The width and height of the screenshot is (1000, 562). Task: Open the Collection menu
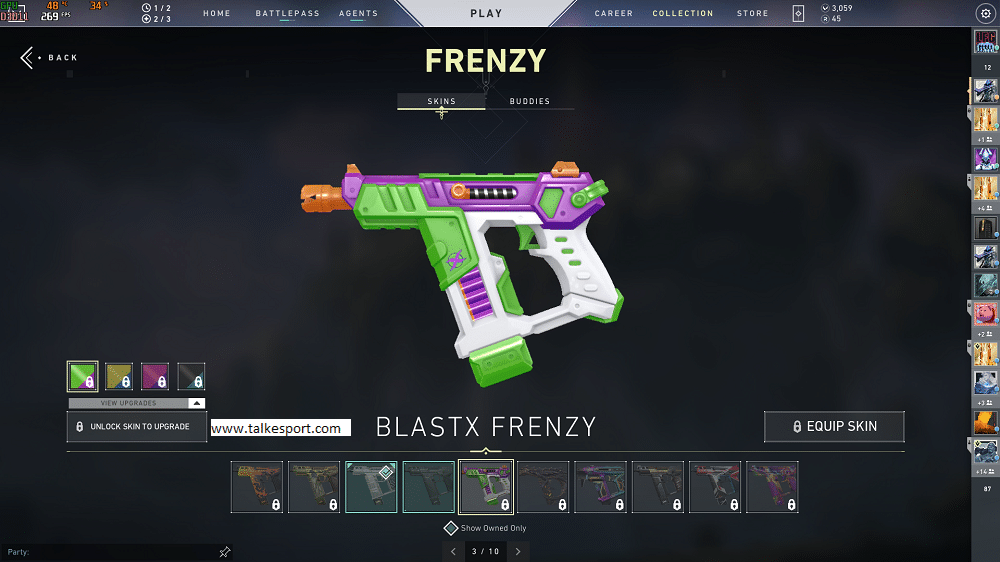point(683,14)
